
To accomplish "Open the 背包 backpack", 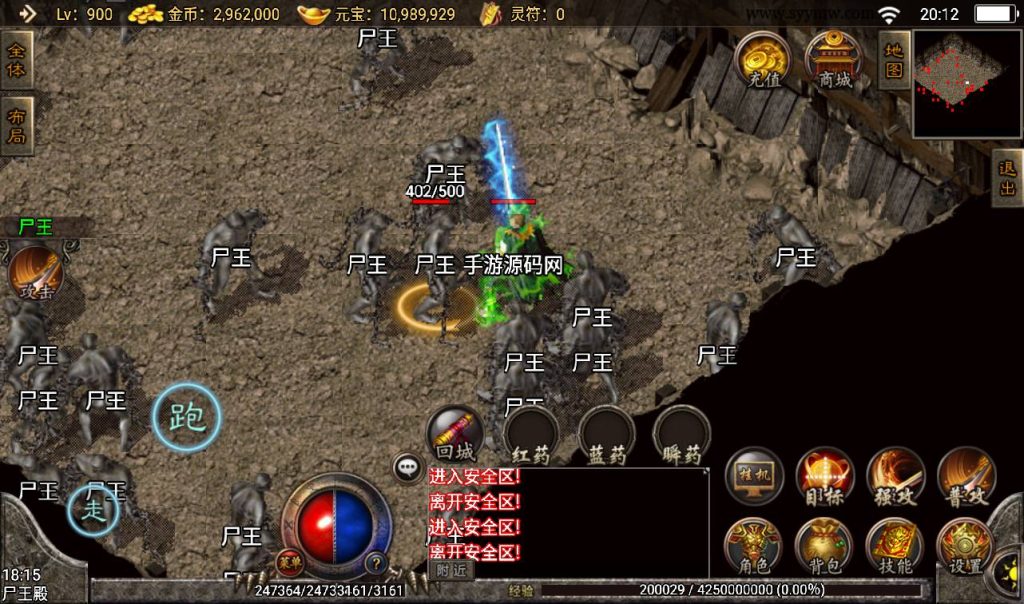I will coord(825,547).
